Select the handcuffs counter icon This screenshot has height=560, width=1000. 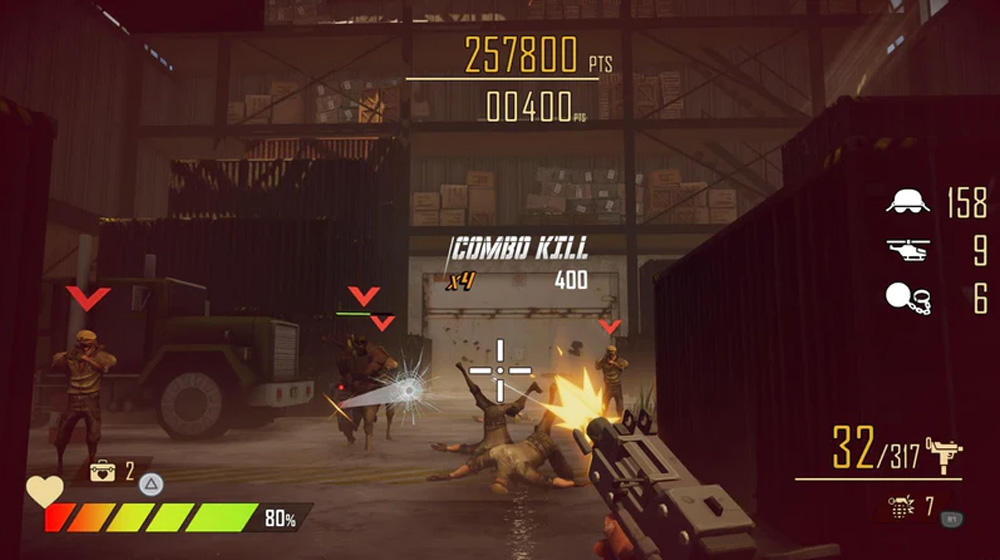click(x=907, y=298)
